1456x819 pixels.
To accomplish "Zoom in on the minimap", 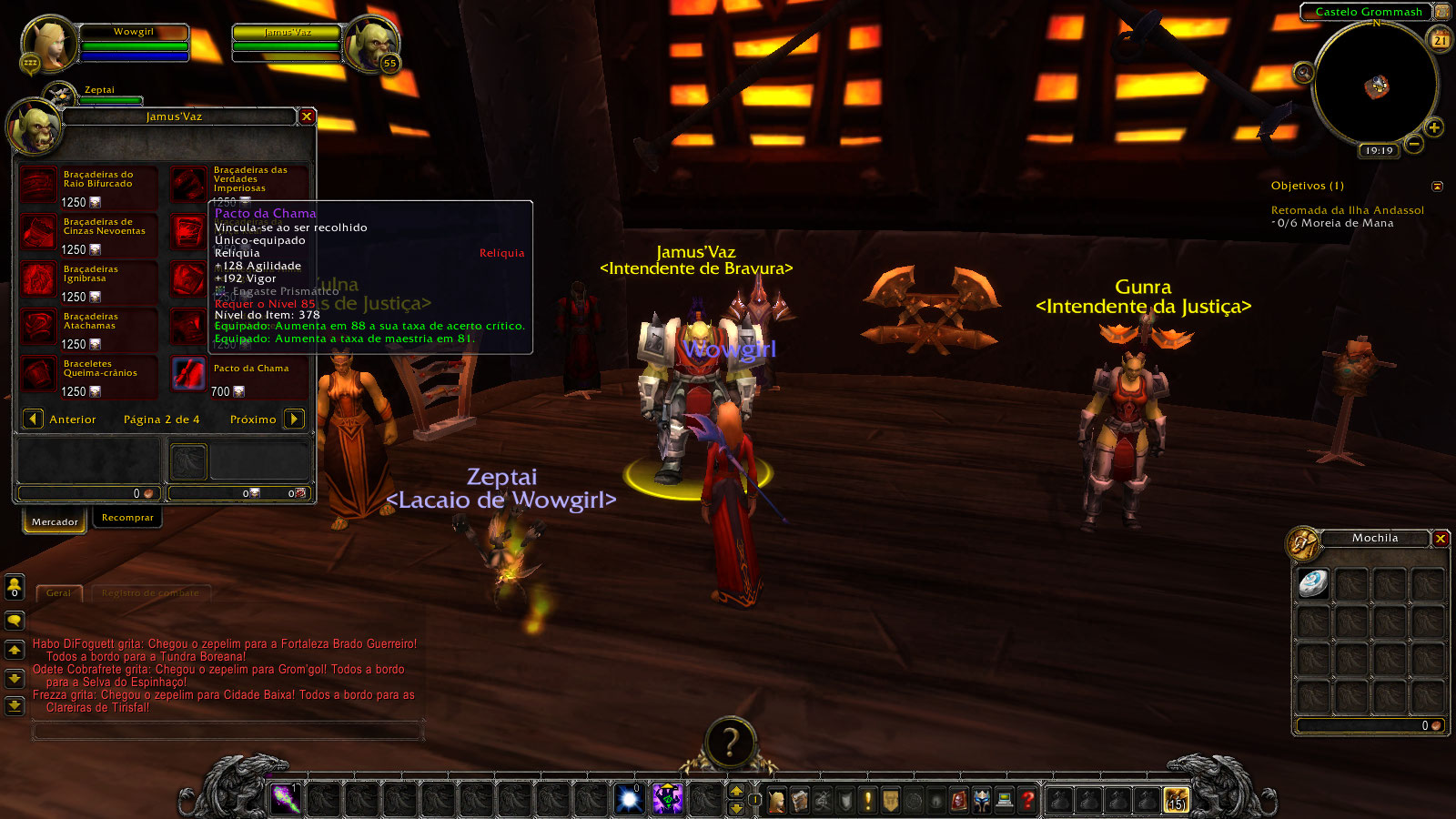I will (x=1434, y=127).
